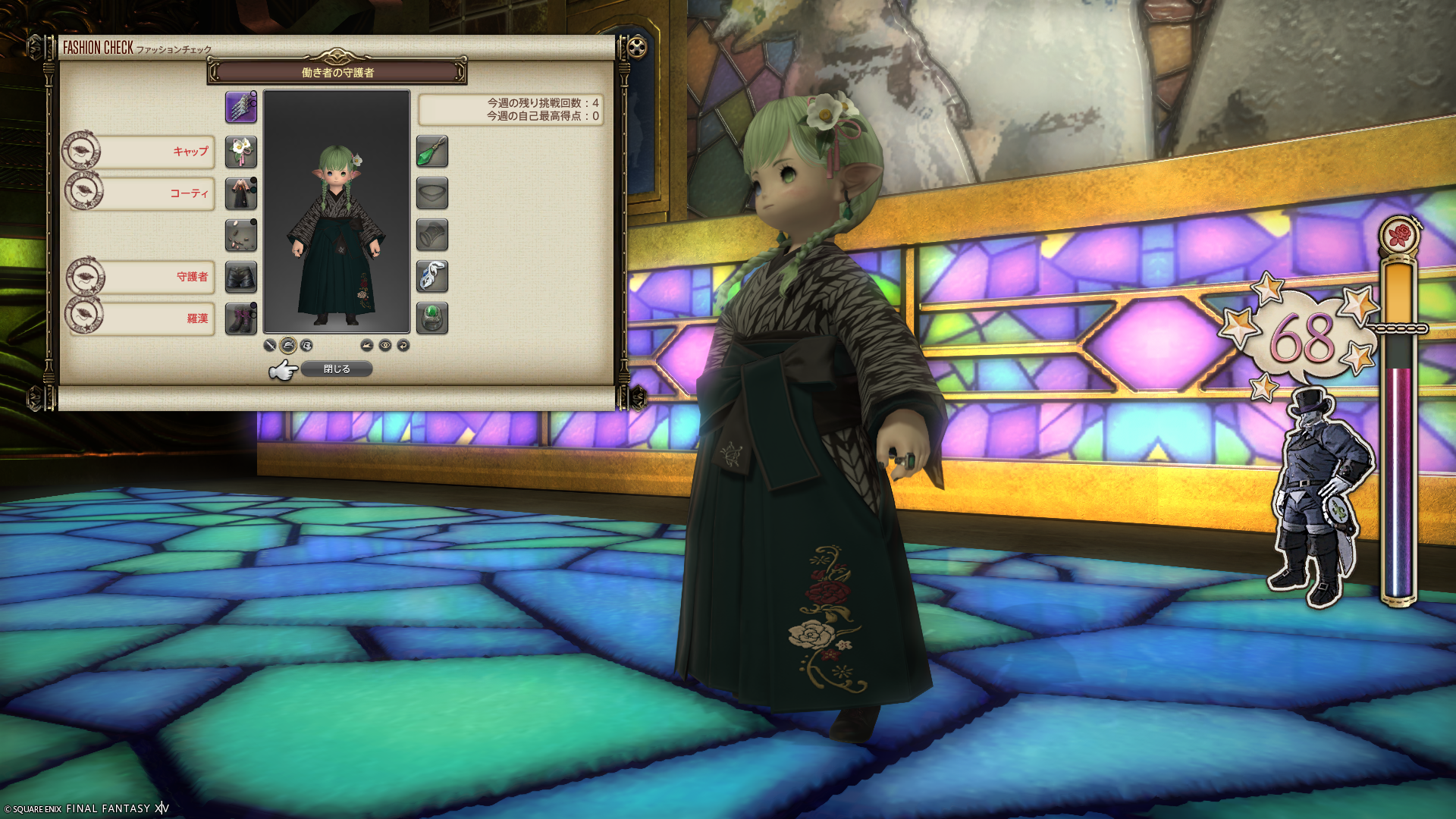Select the white flower head accessory slot
1456x819 pixels.
click(241, 152)
